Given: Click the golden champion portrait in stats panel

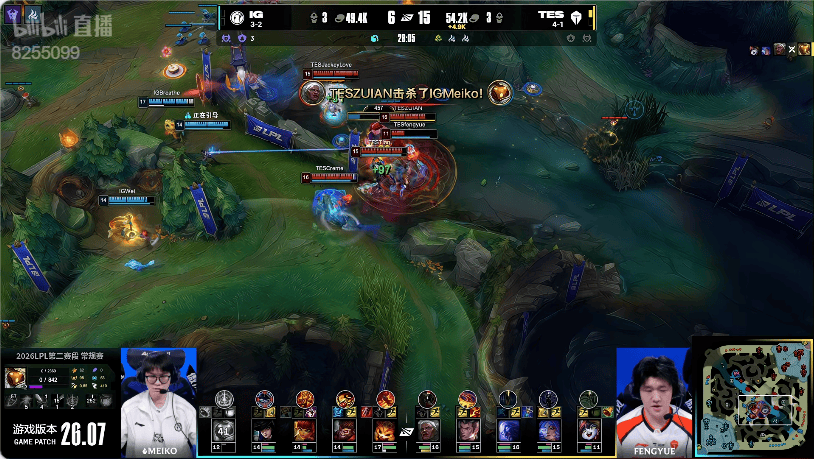Looking at the screenshot, I should [16, 377].
